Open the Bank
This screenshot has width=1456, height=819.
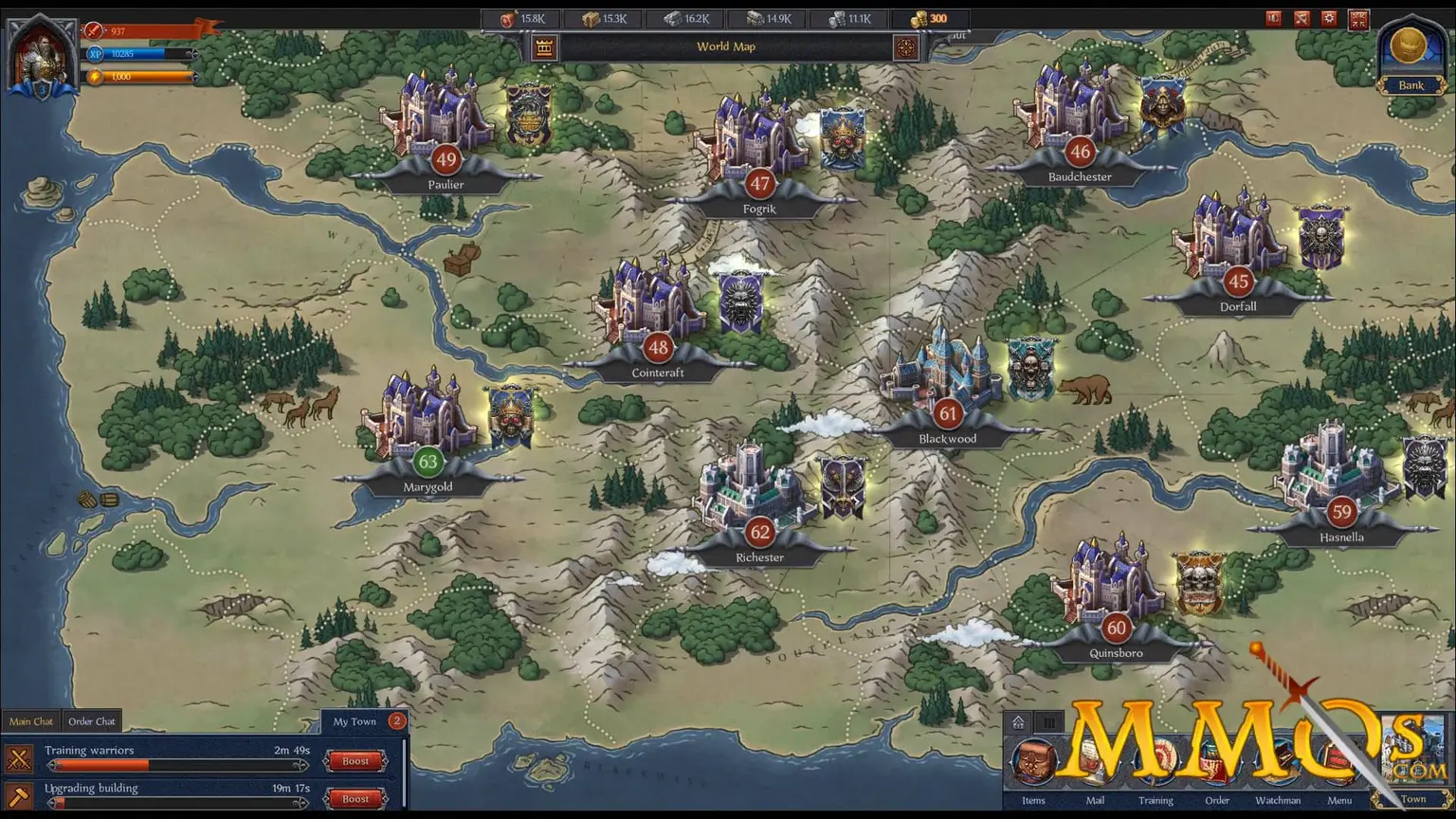coord(1410,57)
